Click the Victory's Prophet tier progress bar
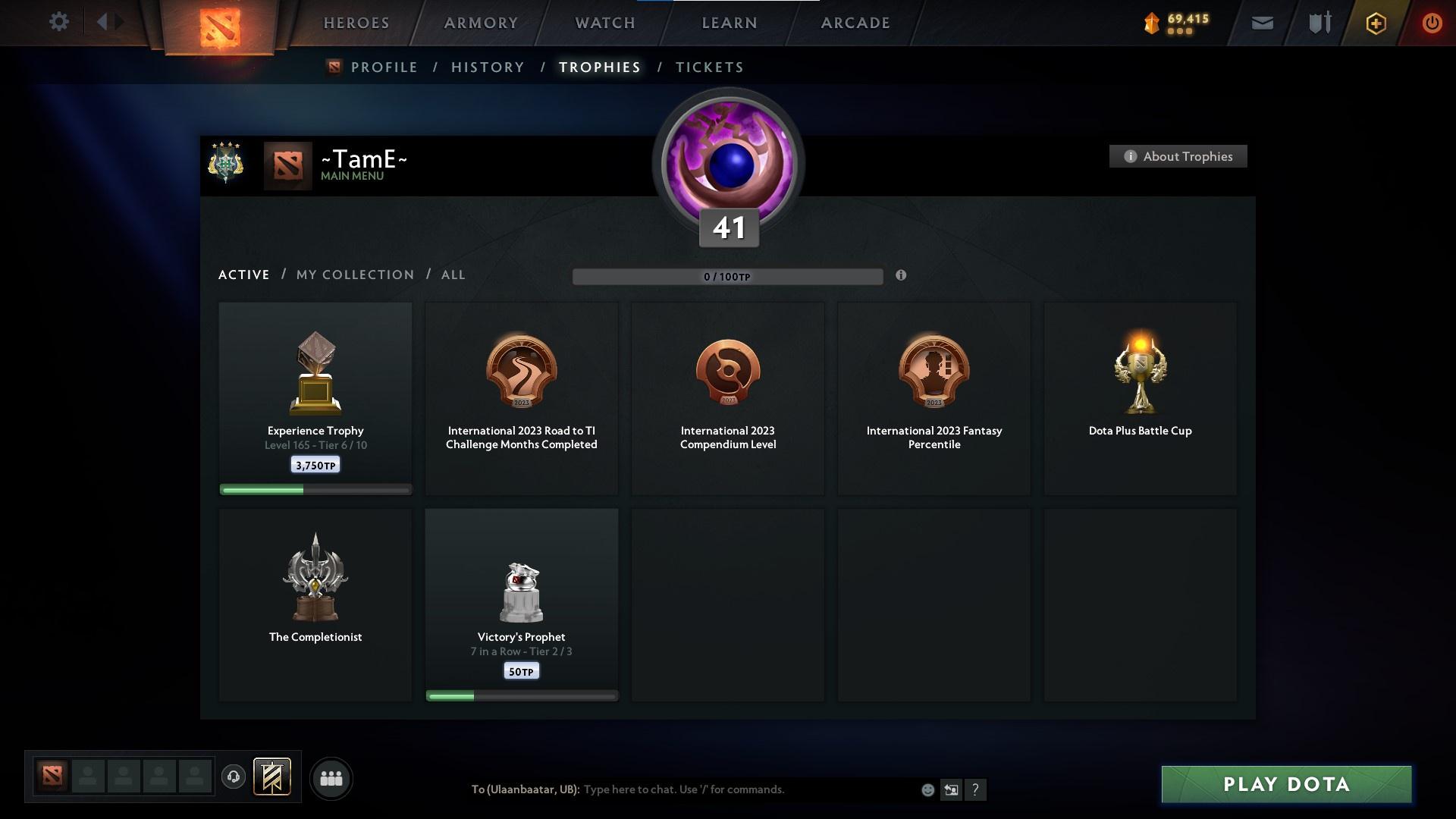Viewport: 1456px width, 819px height. click(522, 694)
